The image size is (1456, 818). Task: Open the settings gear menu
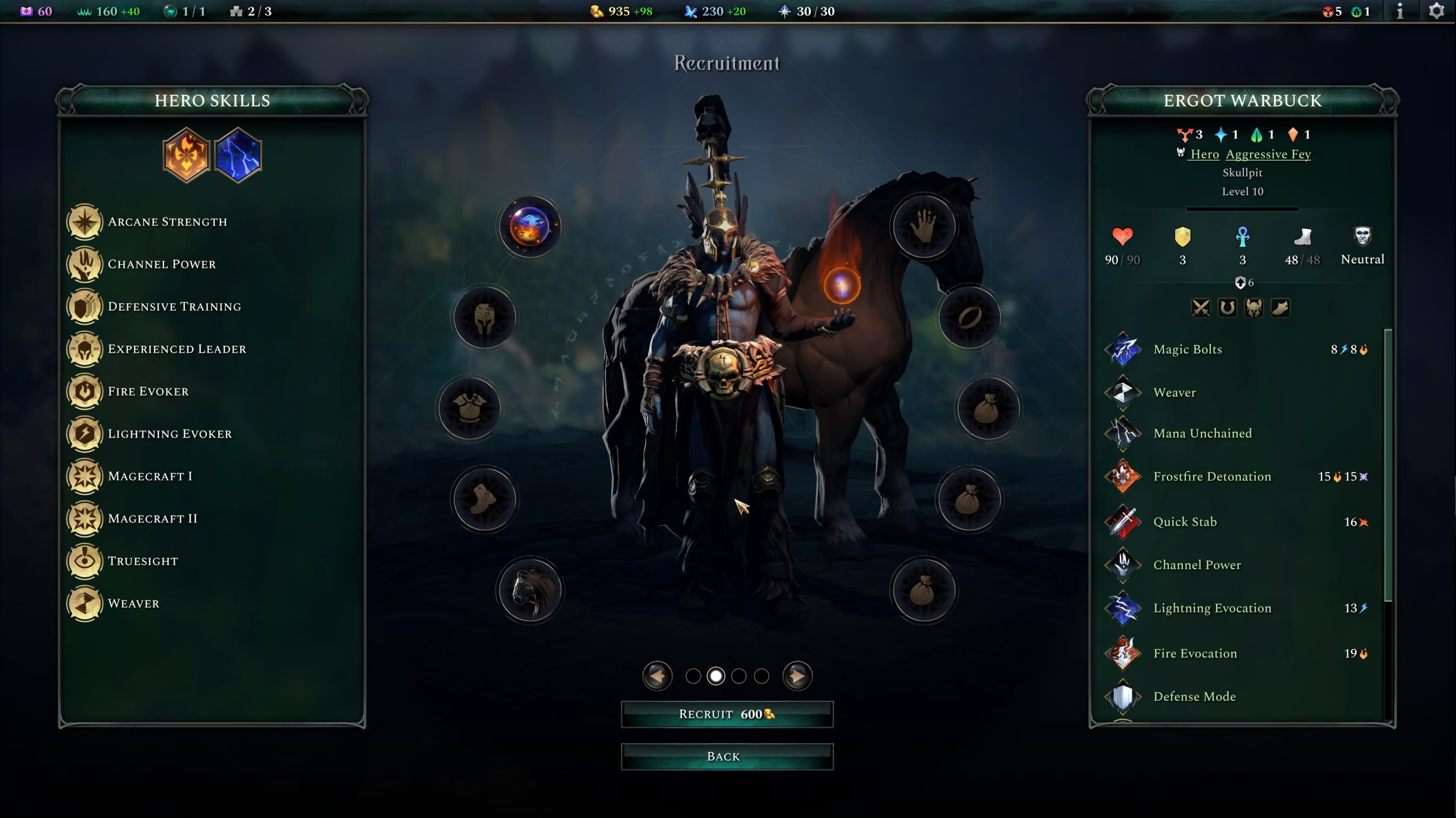tap(1436, 11)
